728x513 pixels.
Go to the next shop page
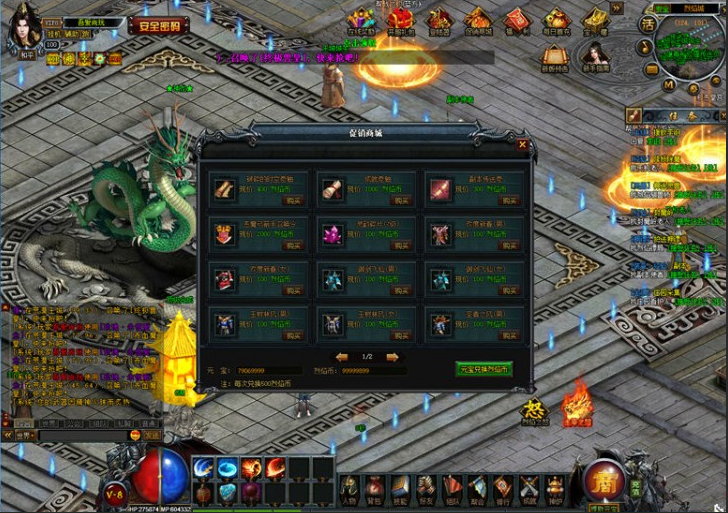tap(392, 357)
